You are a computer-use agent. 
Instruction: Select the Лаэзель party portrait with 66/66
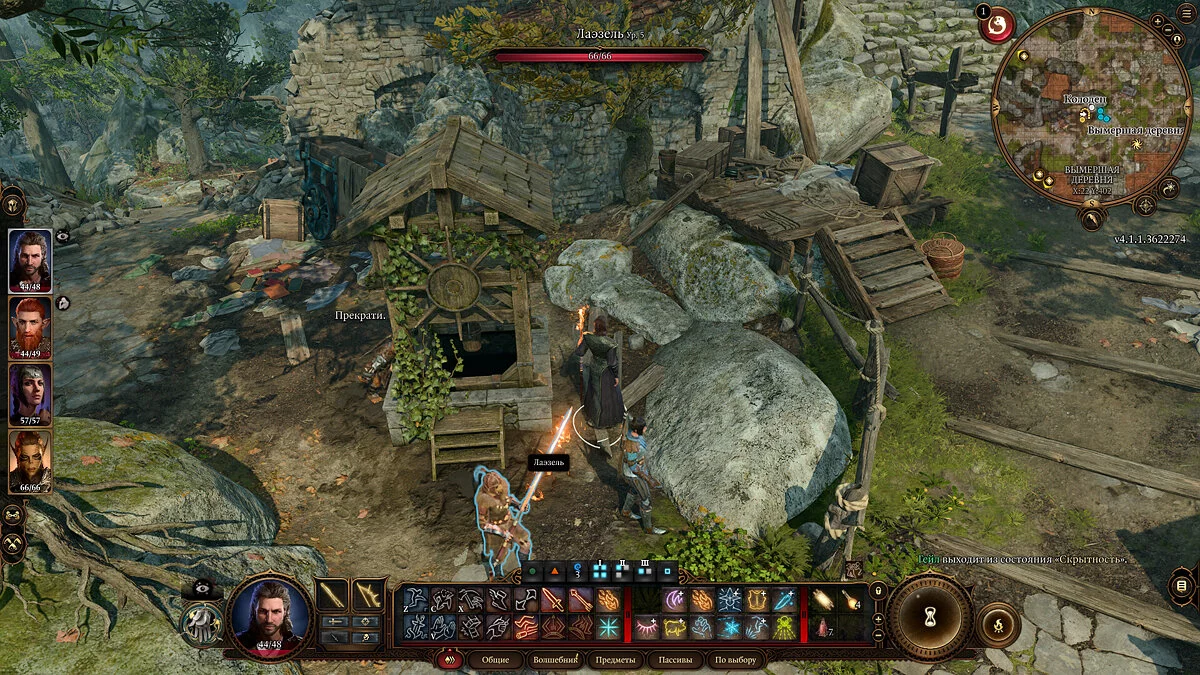click(x=30, y=460)
